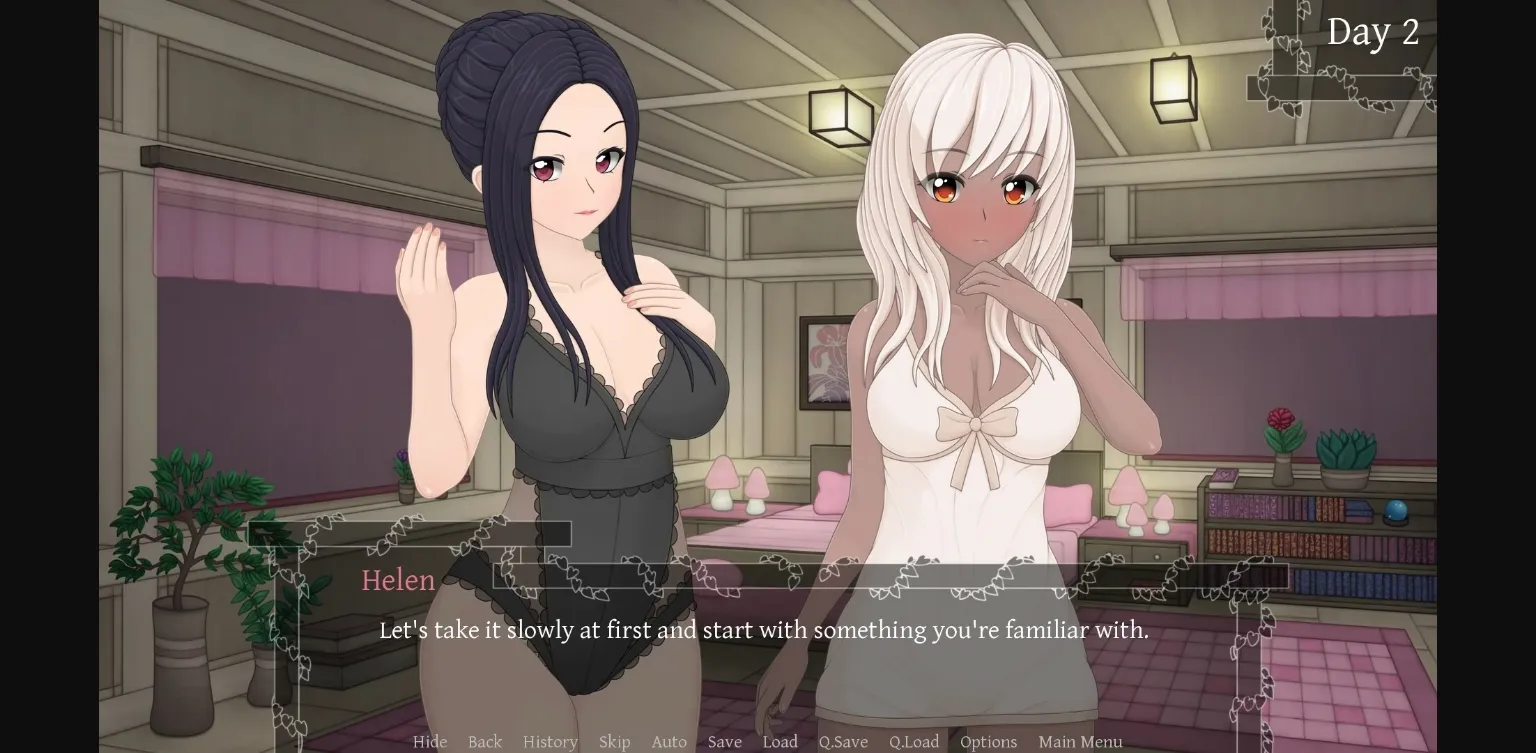Open the Options menu
This screenshot has width=1536, height=753.
click(988, 742)
